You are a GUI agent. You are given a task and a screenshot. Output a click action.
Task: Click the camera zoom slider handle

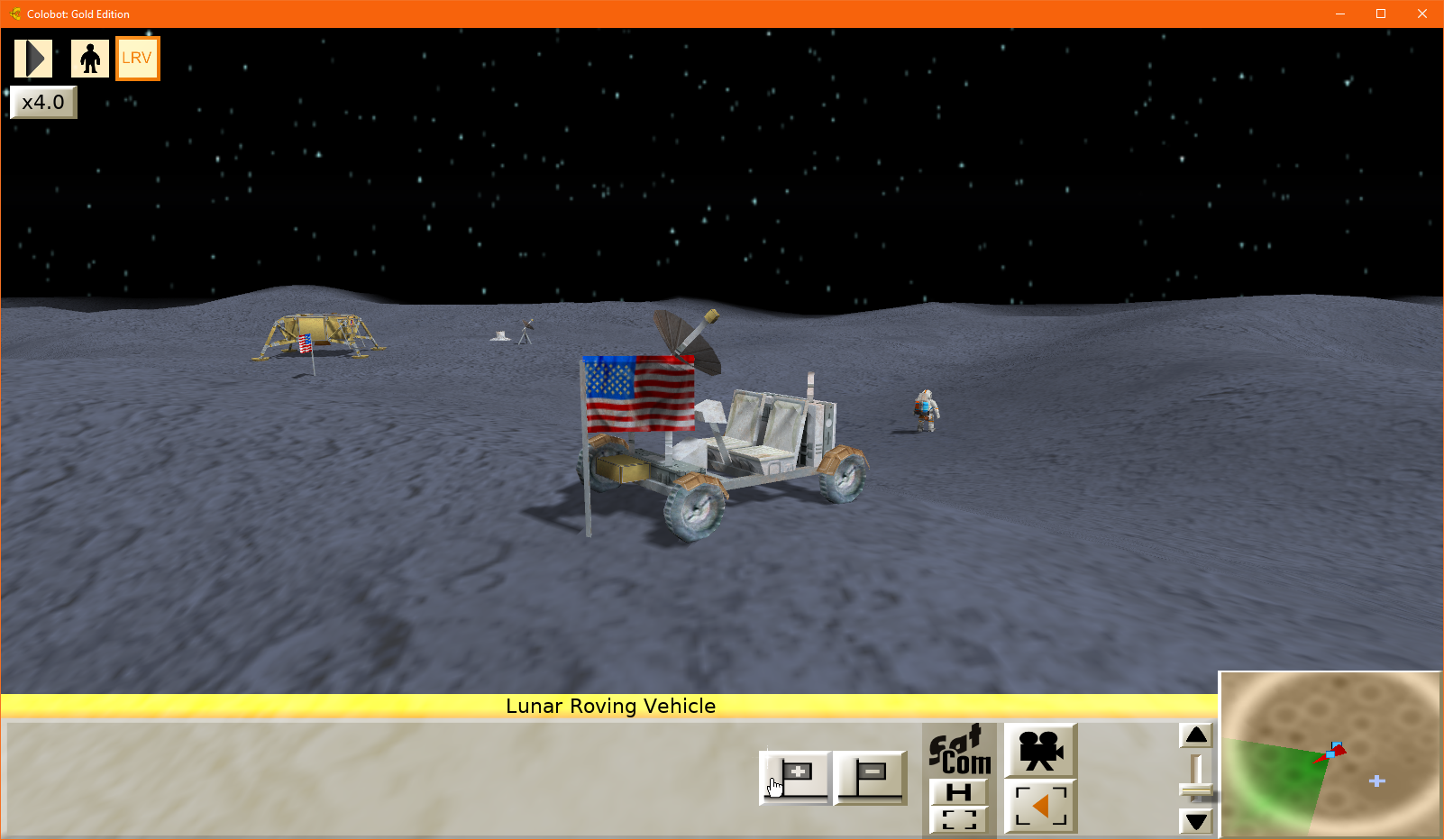click(x=1196, y=790)
